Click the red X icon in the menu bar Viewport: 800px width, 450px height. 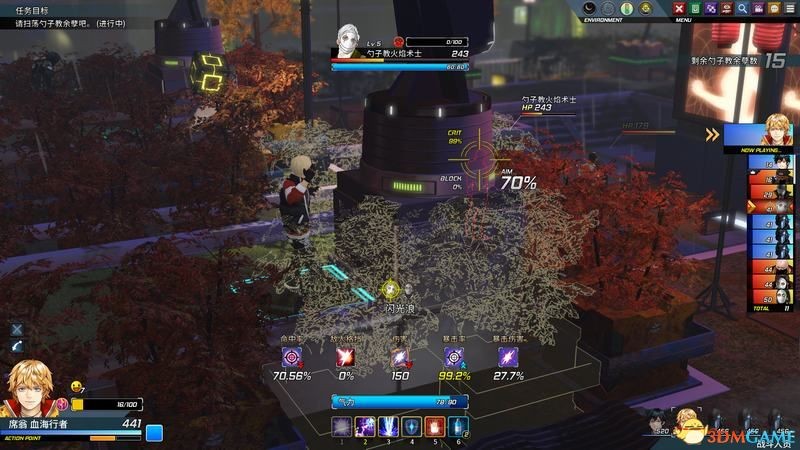(679, 8)
